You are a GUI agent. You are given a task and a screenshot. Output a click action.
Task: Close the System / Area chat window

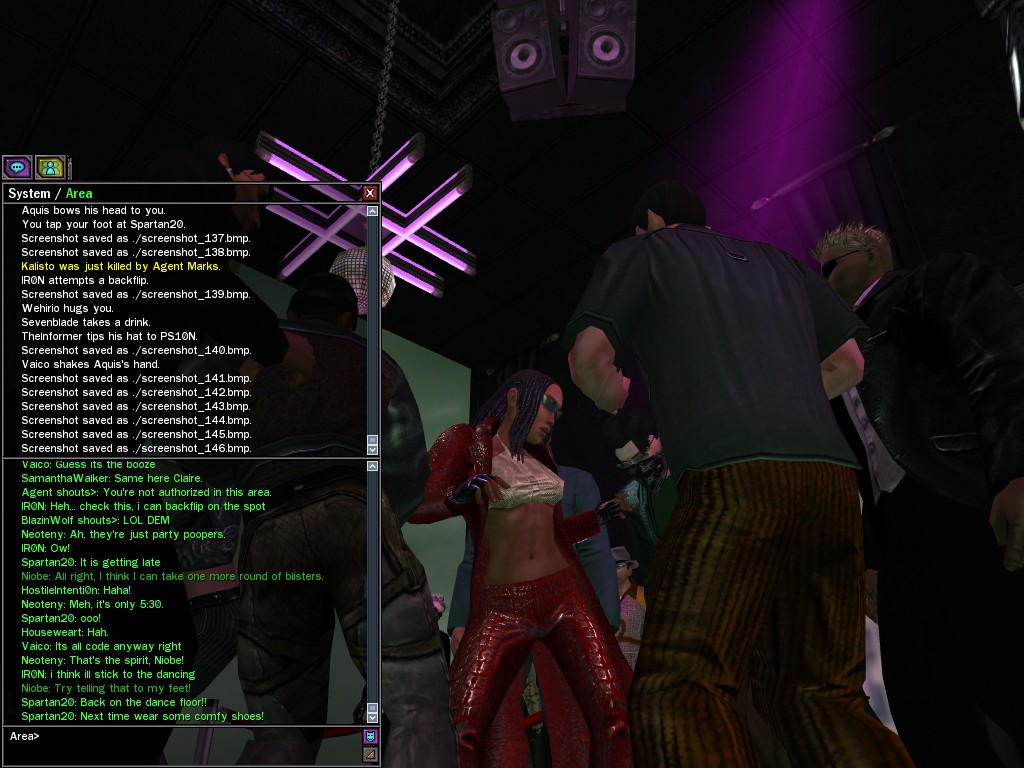(370, 193)
